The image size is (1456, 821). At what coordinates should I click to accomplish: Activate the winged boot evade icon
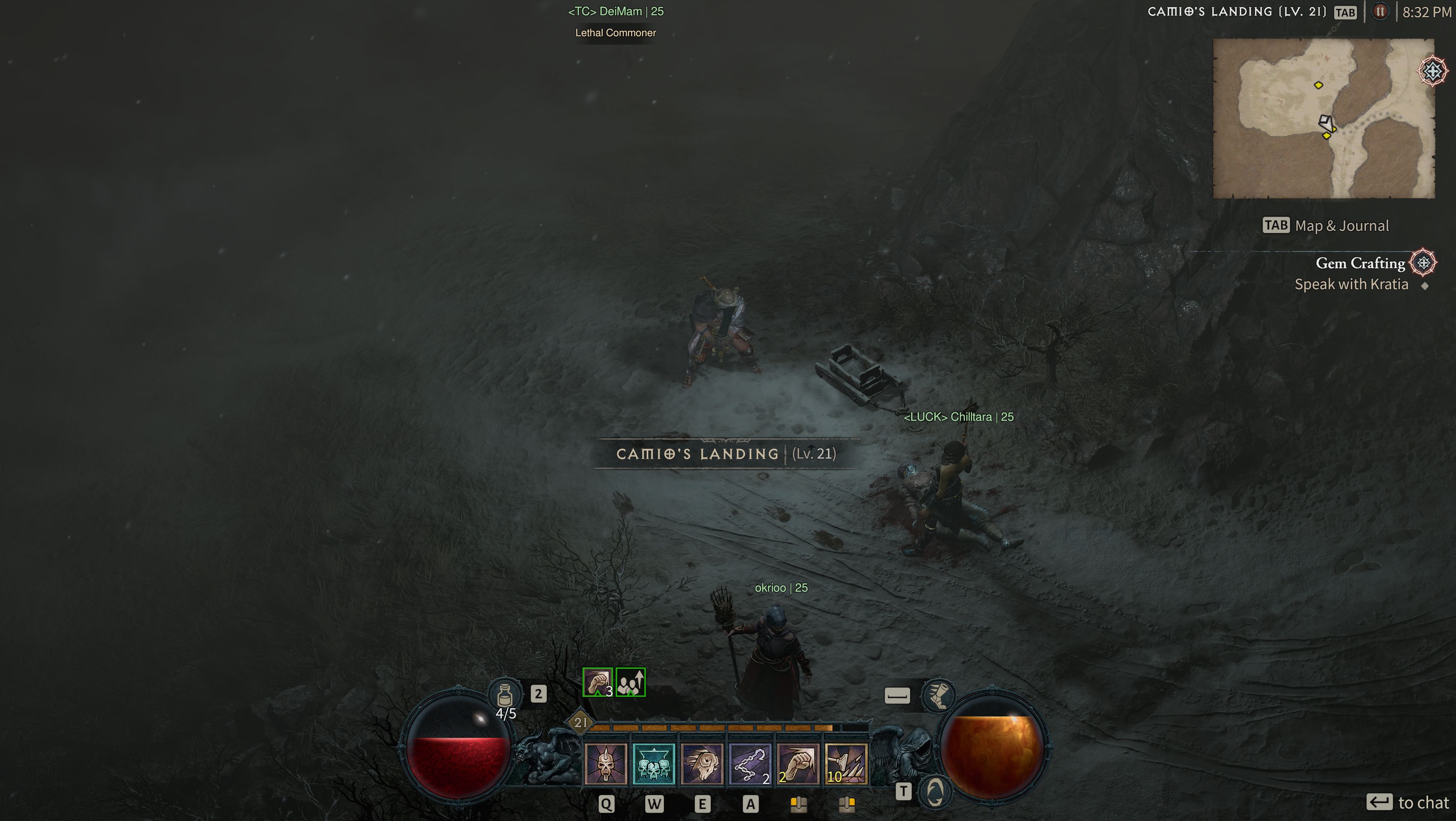[938, 695]
